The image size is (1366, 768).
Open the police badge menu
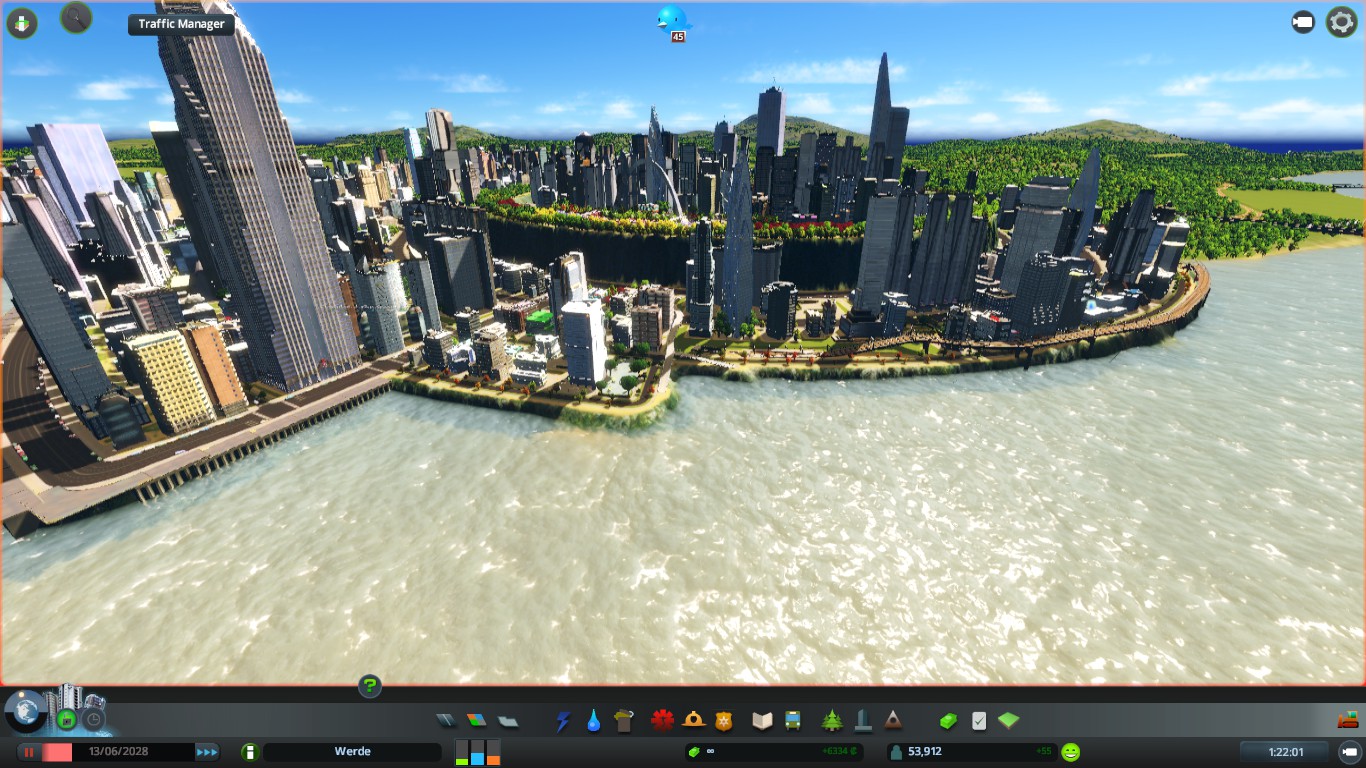tap(724, 720)
